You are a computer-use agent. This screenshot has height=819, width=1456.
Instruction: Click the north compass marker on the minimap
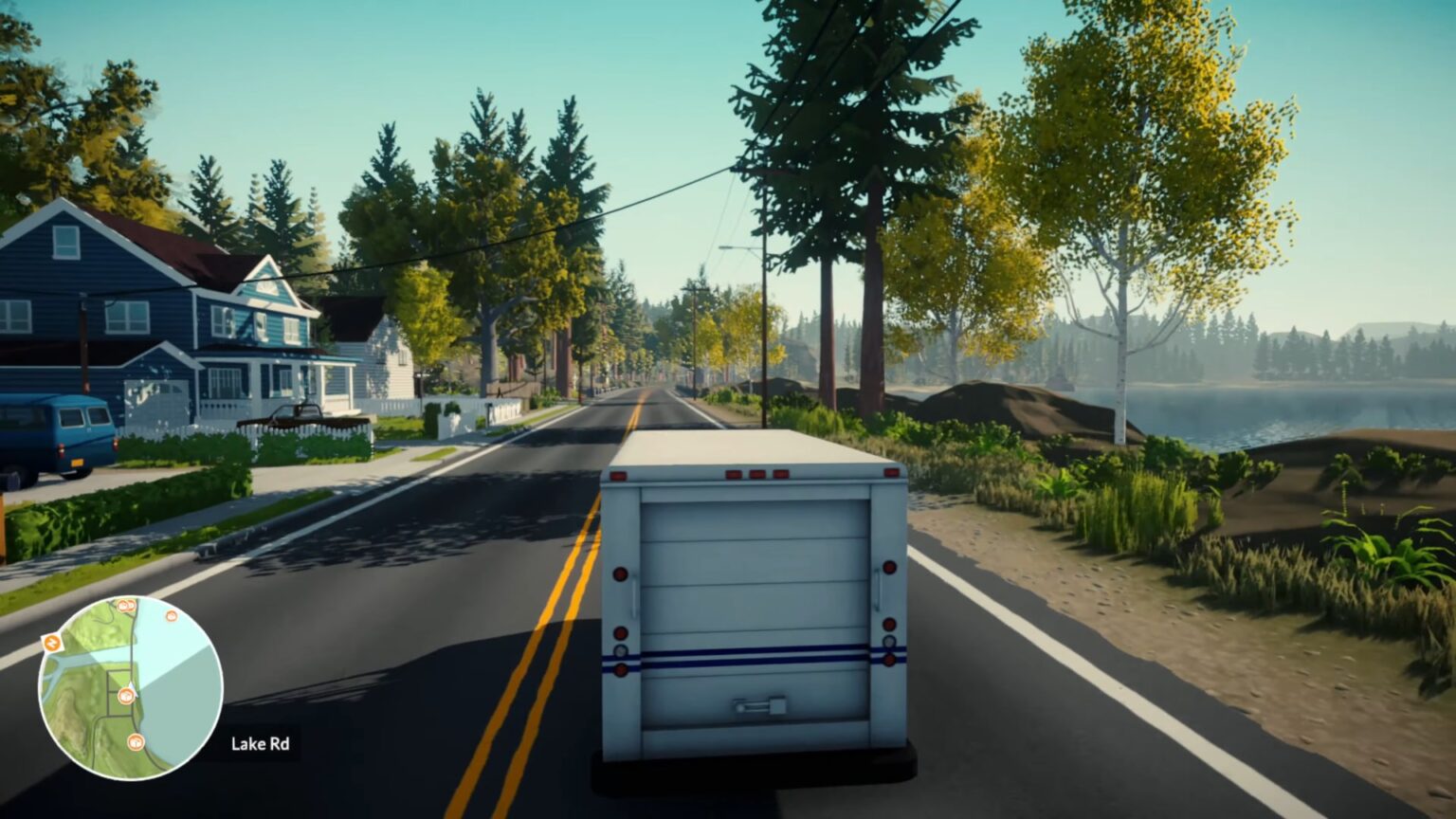click(x=51, y=643)
